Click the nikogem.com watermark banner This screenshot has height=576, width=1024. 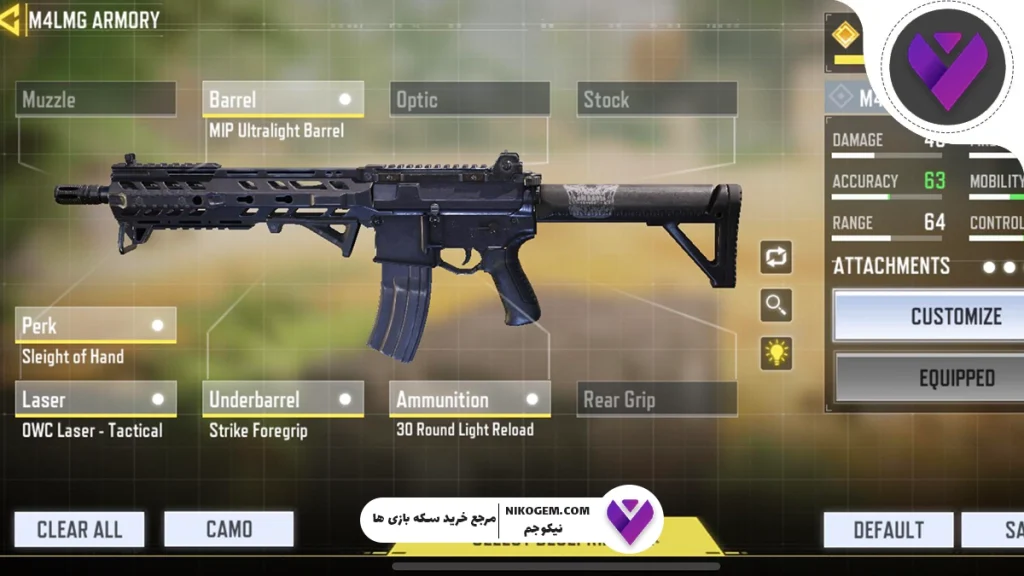[510, 520]
